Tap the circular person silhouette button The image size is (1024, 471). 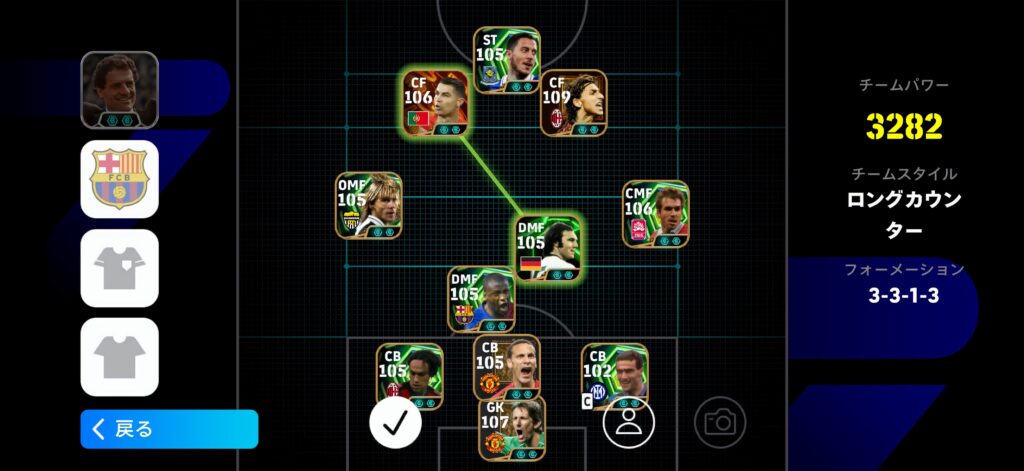click(628, 423)
